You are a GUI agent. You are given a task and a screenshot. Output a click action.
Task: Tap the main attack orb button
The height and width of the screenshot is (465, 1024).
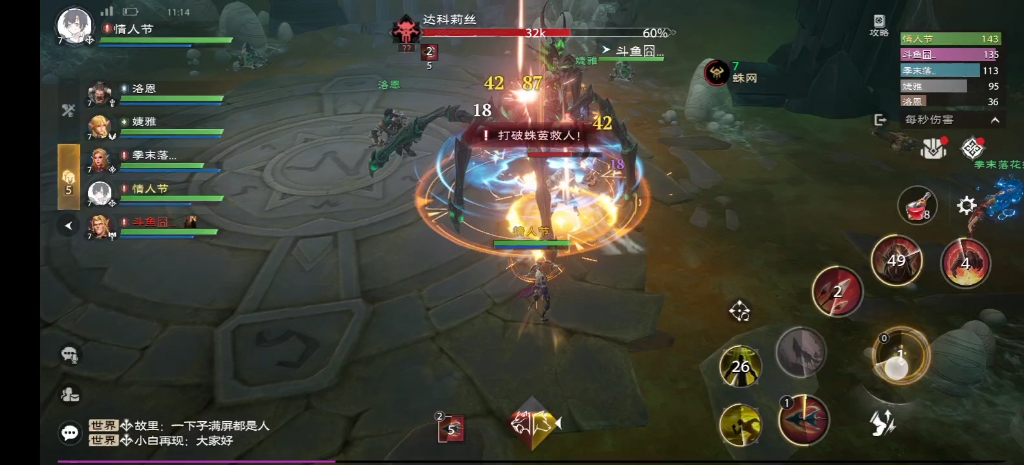(x=900, y=355)
